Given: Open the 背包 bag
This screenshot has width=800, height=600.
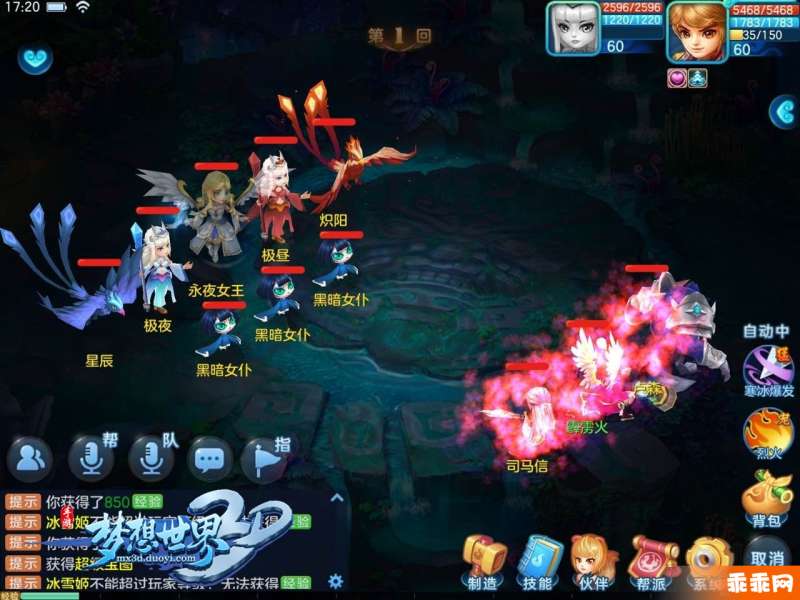Looking at the screenshot, I should pyautogui.click(x=766, y=497).
